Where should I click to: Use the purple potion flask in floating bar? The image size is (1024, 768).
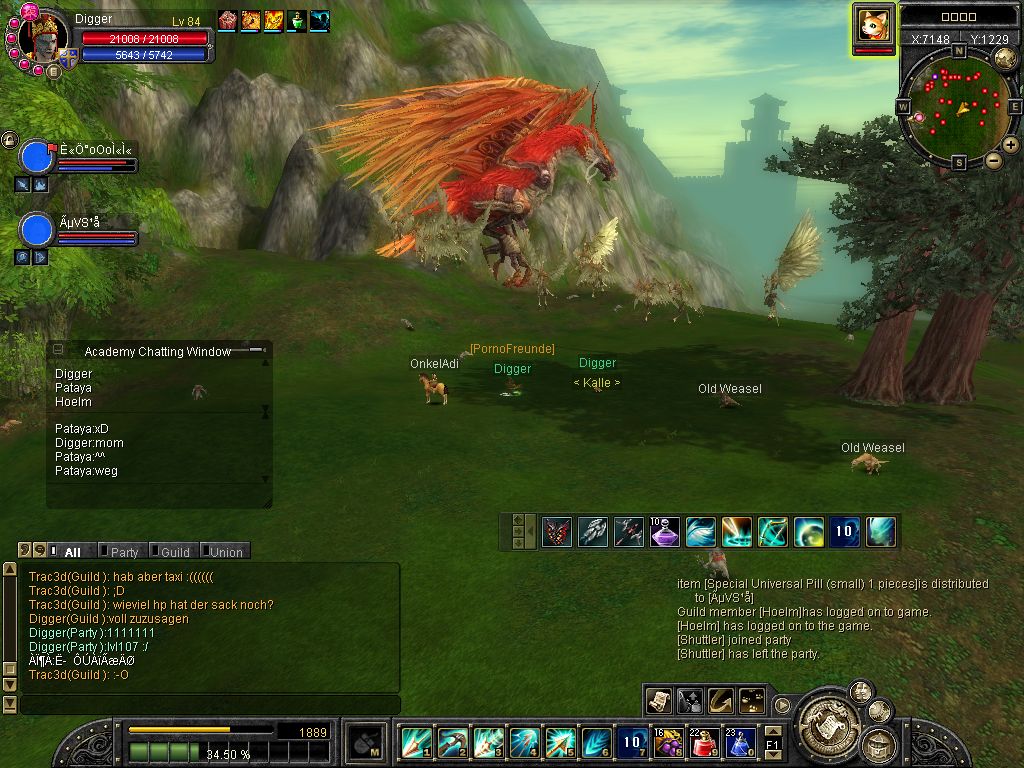(x=665, y=532)
